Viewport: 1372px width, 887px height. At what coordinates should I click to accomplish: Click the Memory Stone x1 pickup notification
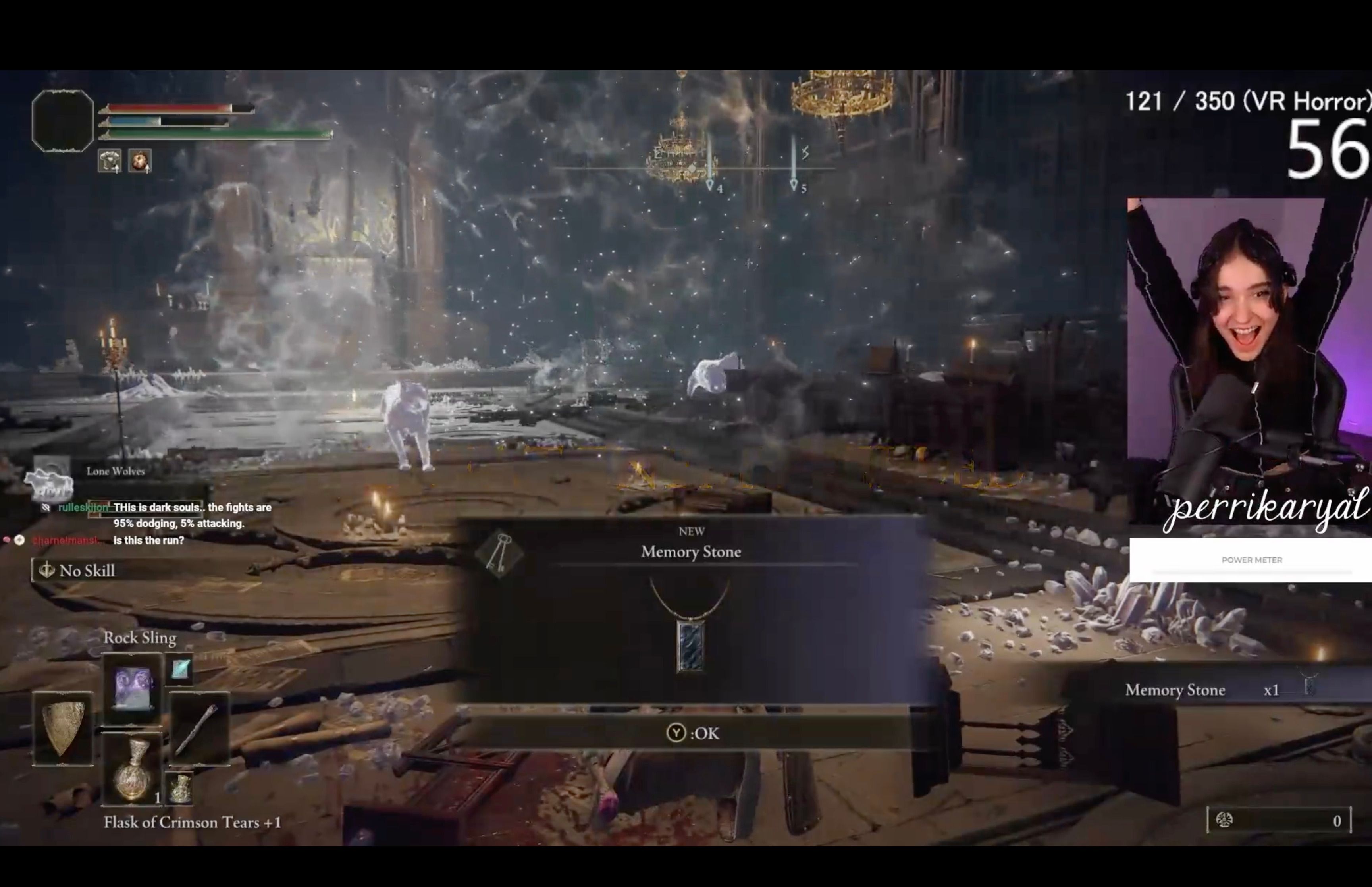click(1215, 689)
